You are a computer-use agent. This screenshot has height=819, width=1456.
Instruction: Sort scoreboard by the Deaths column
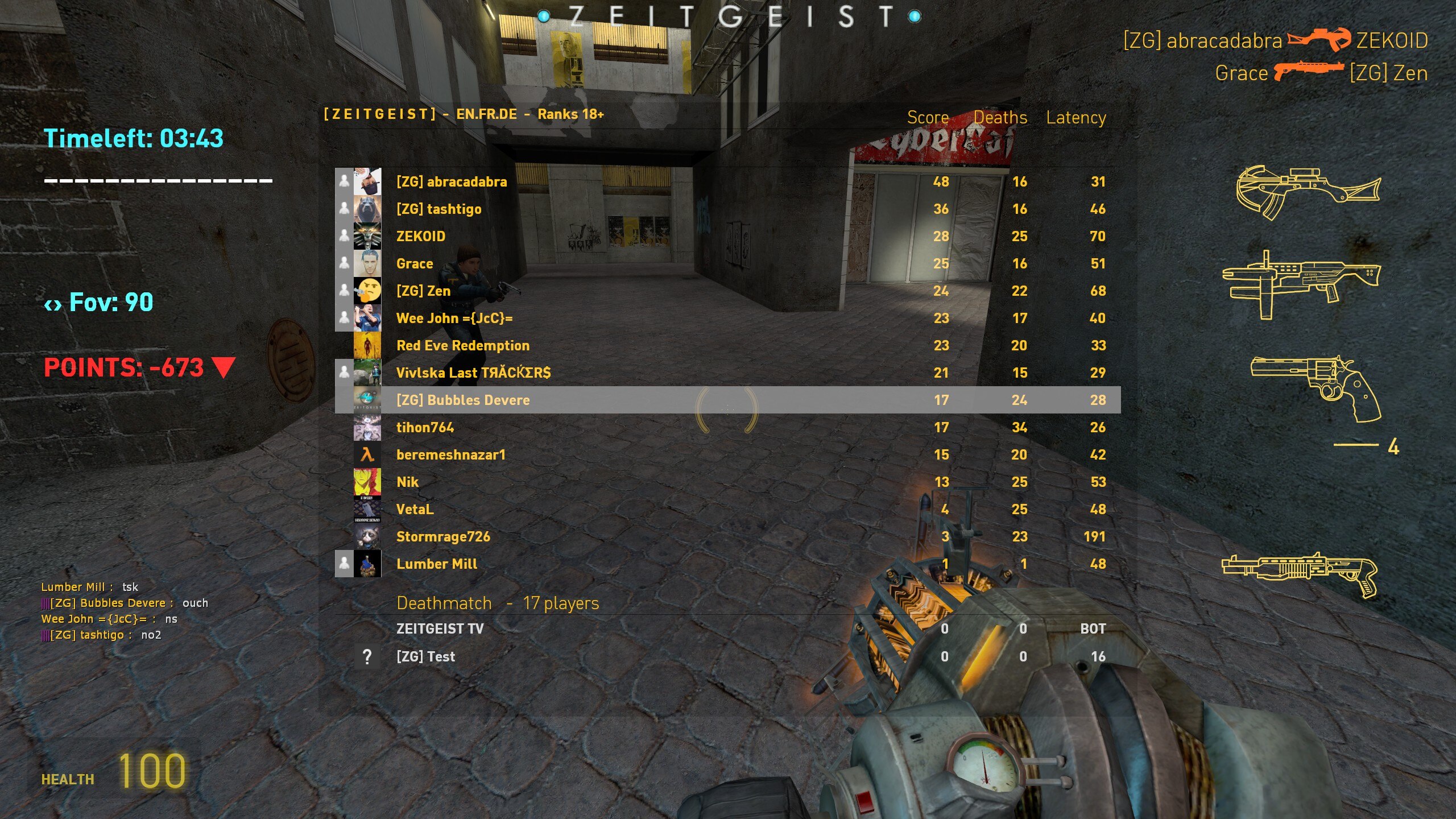pyautogui.click(x=1000, y=117)
